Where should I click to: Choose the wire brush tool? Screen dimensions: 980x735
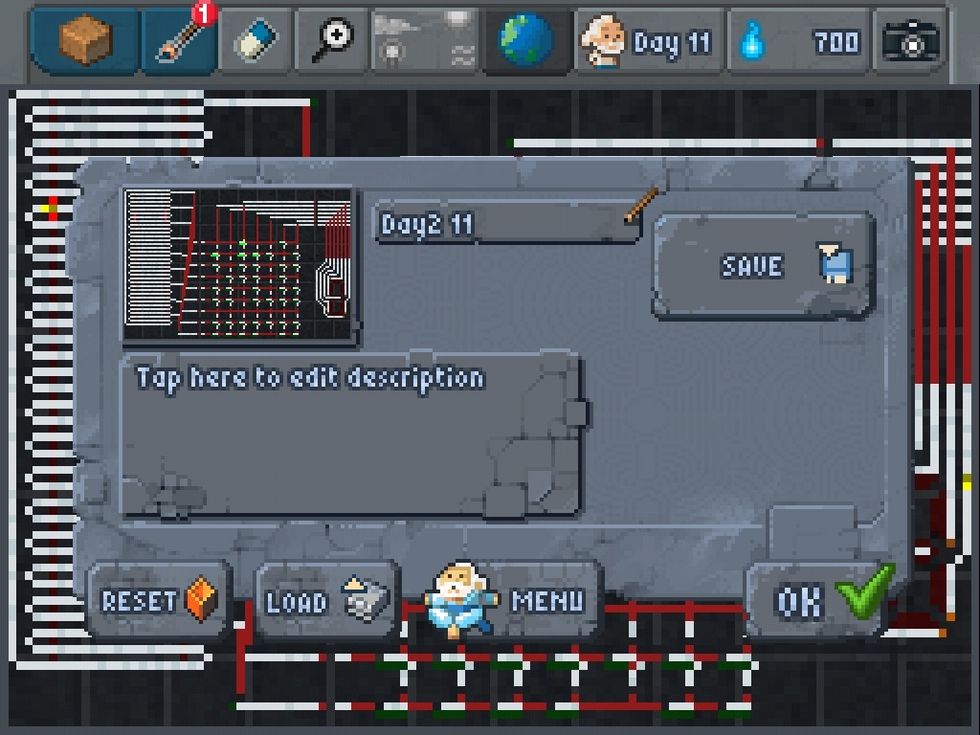click(x=180, y=41)
